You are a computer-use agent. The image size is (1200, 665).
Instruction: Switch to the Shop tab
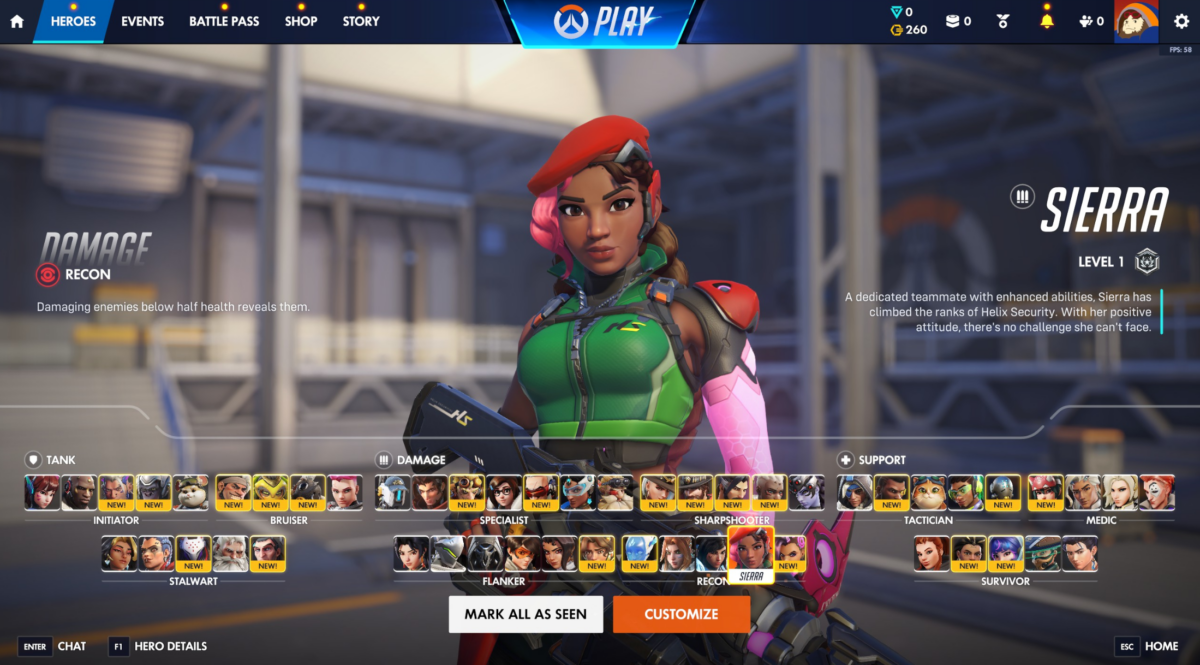301,21
